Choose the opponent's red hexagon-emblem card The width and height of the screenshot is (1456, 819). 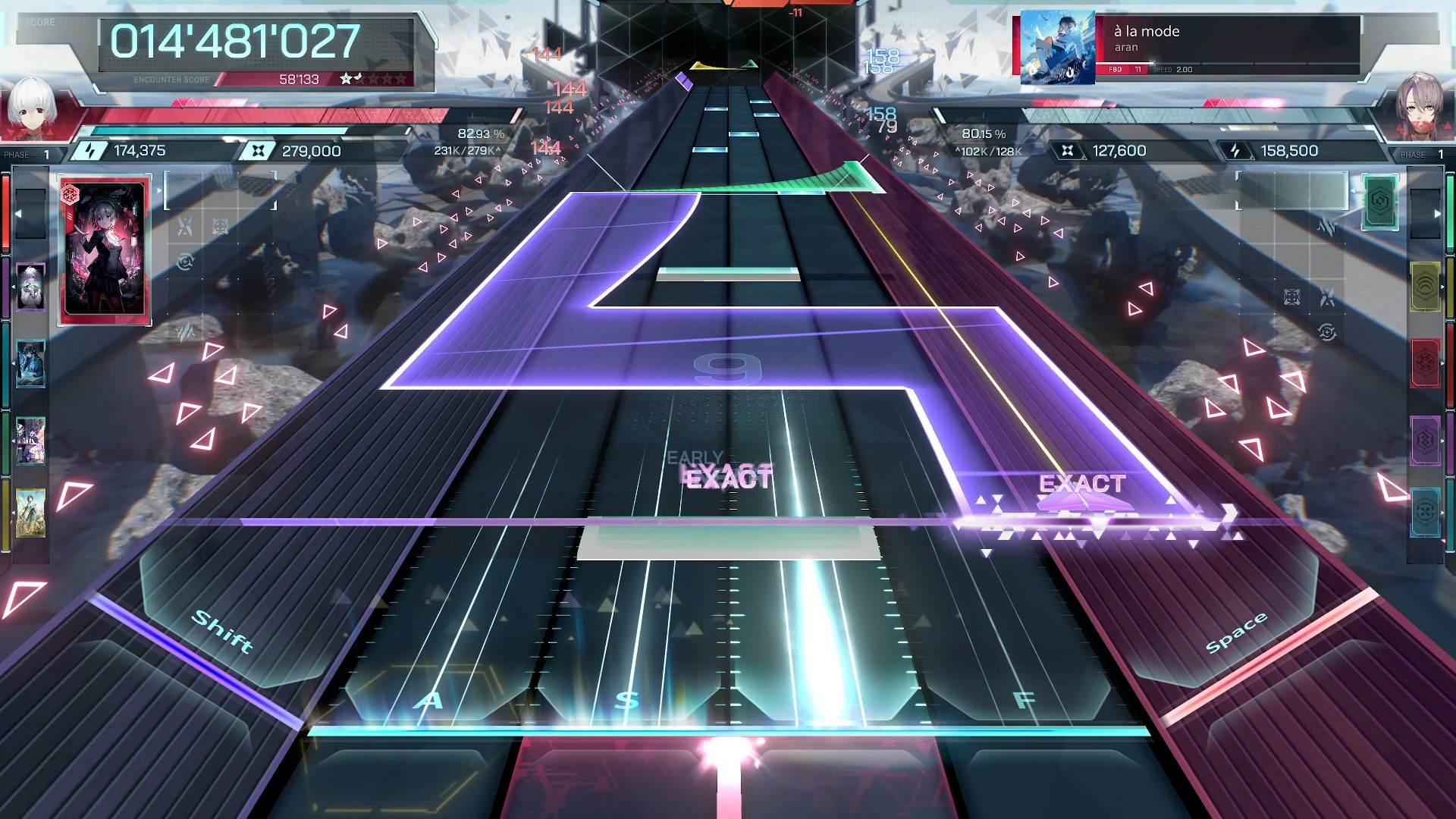coord(1425,363)
